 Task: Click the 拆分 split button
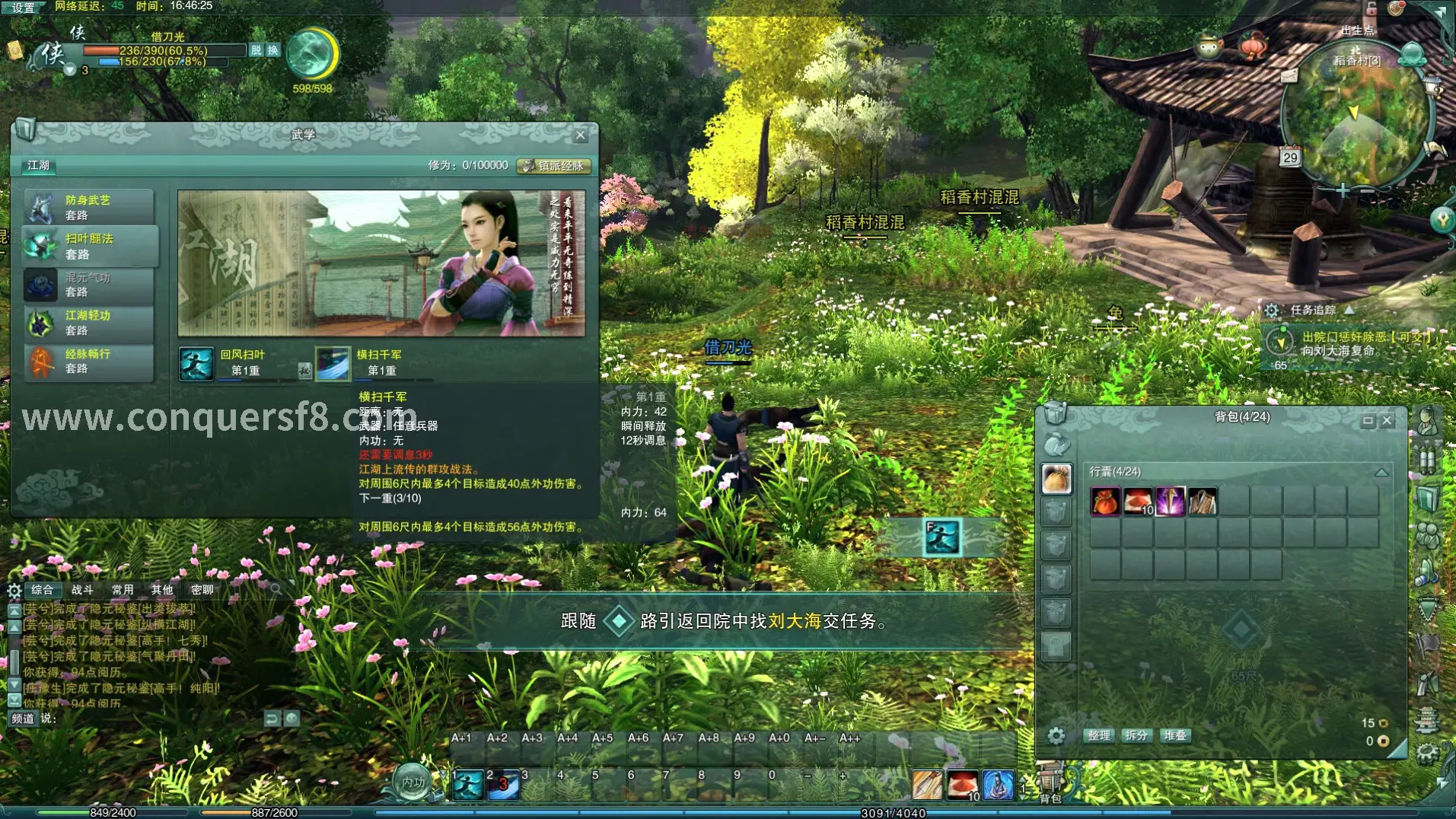tap(1136, 735)
